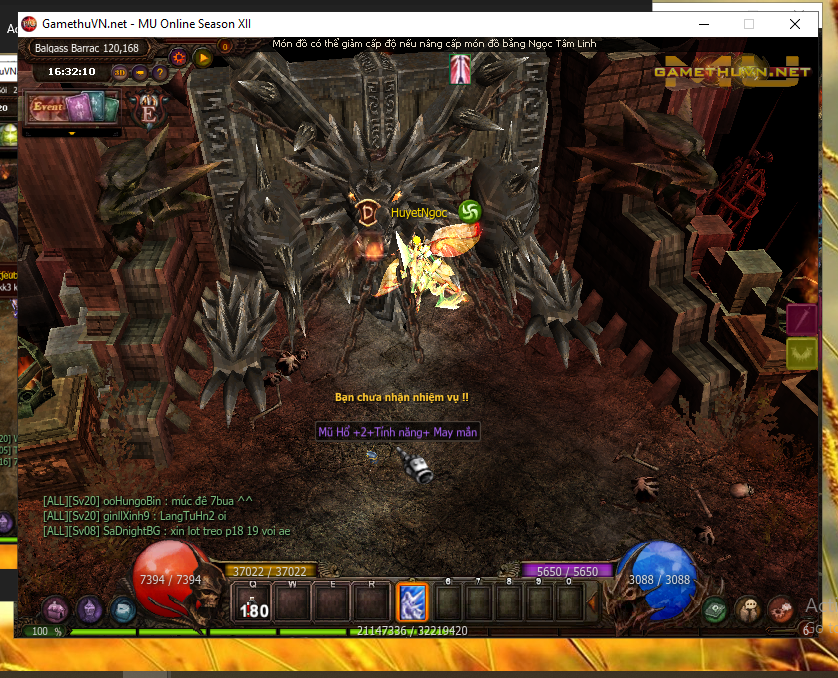
Task: Open the gear settings button
Action: click(x=180, y=57)
